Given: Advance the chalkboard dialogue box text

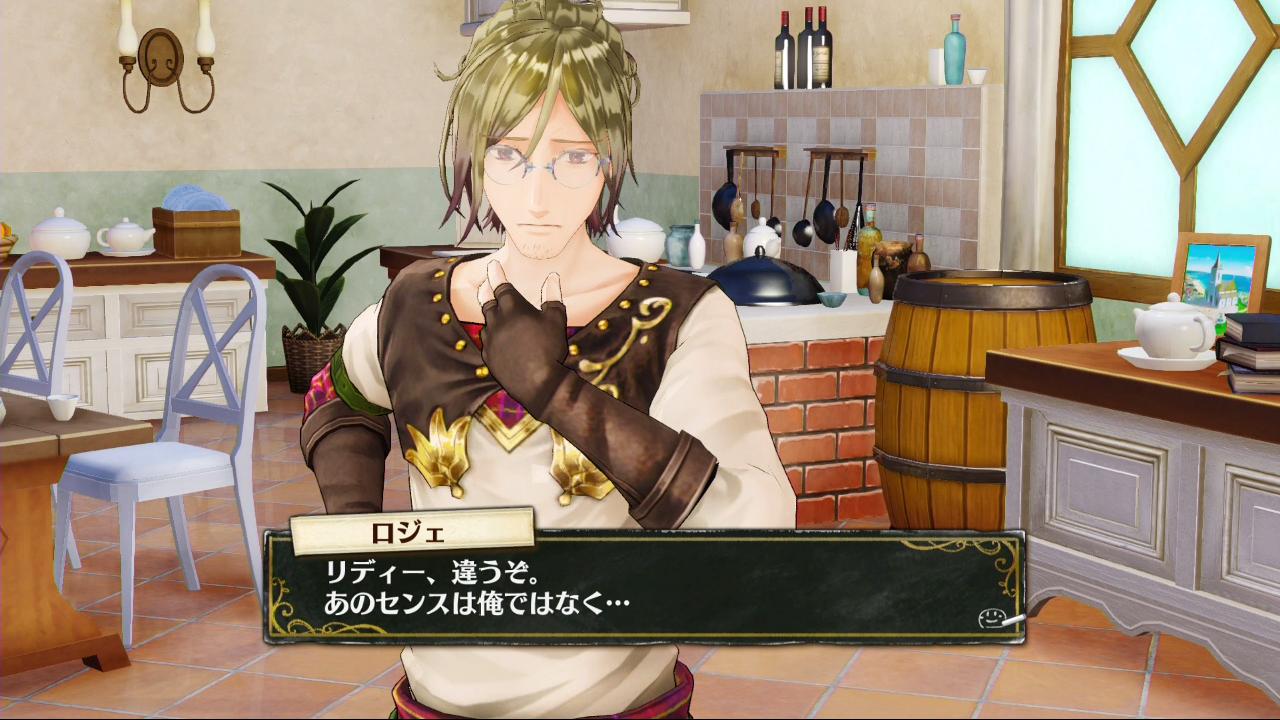Looking at the screenshot, I should (x=640, y=590).
